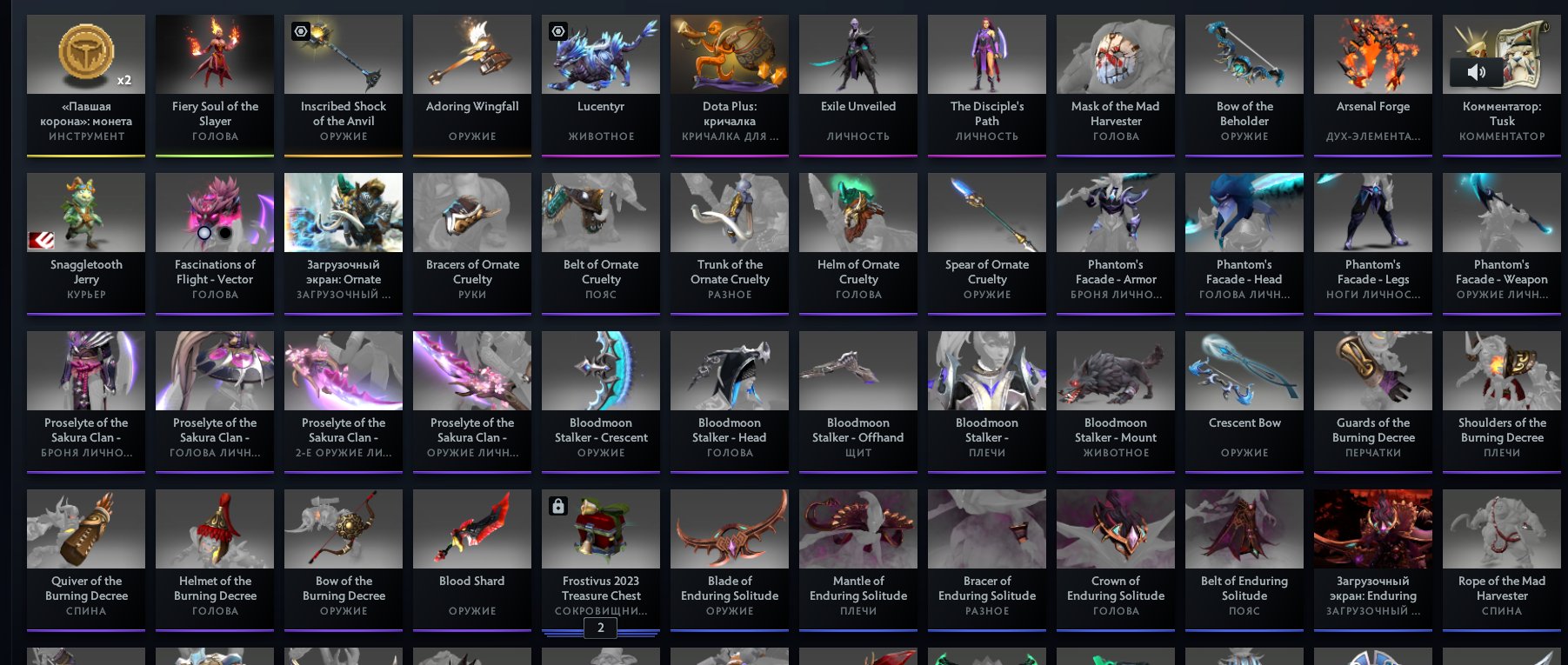
Task: Select the Blood Shard weapon icon
Action: point(471,528)
